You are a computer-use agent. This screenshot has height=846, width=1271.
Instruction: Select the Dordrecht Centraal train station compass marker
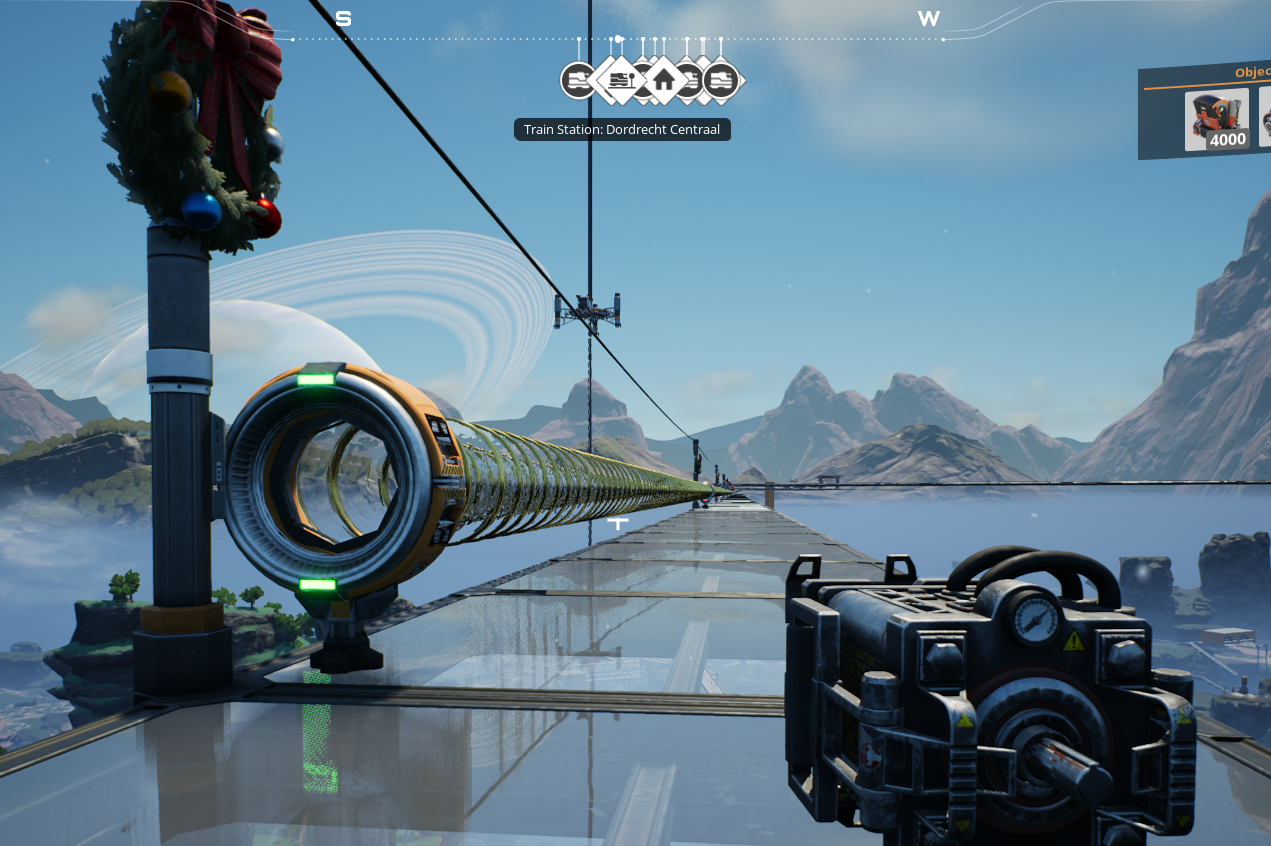click(620, 79)
